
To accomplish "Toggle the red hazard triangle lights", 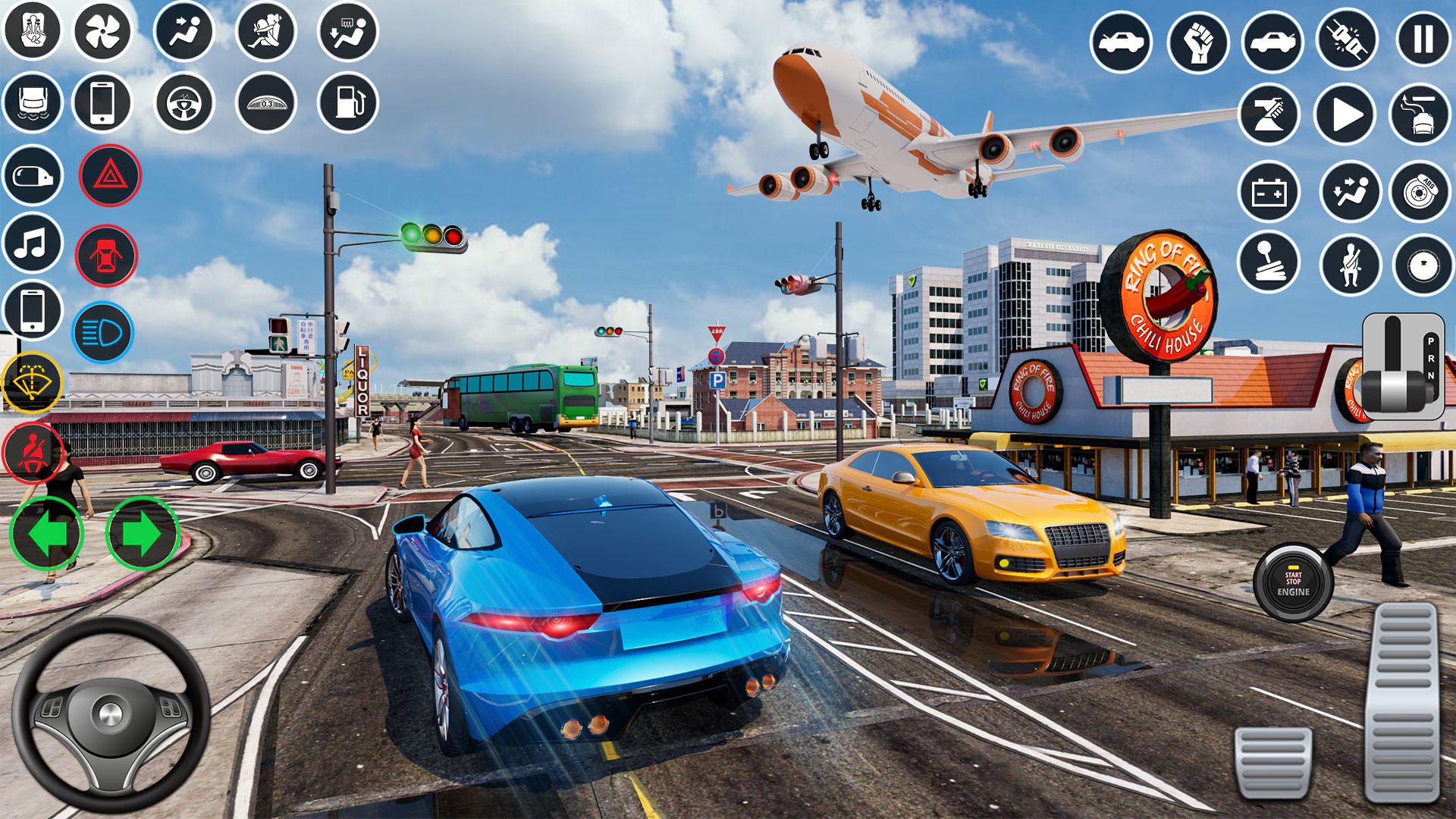I will (x=110, y=176).
